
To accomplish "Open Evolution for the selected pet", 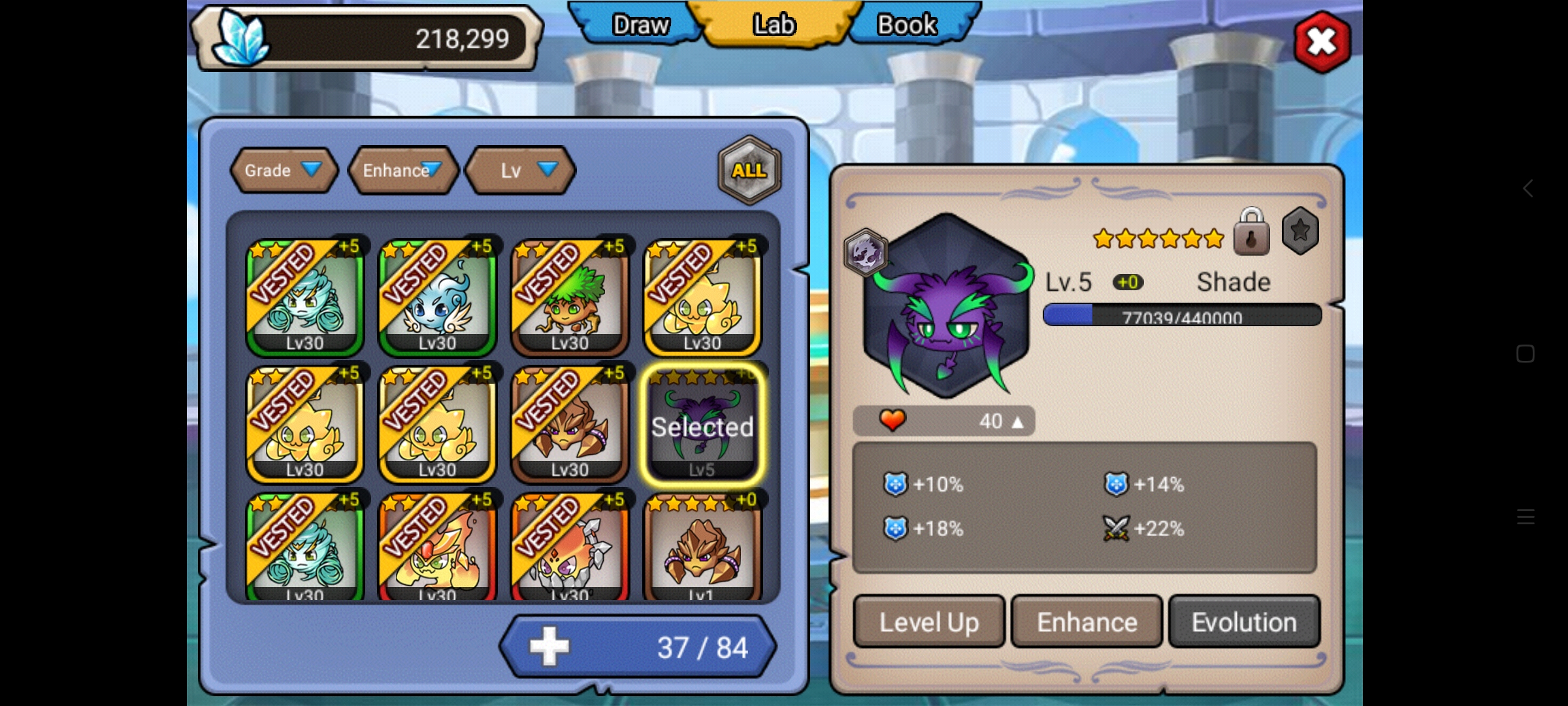I will [x=1244, y=622].
